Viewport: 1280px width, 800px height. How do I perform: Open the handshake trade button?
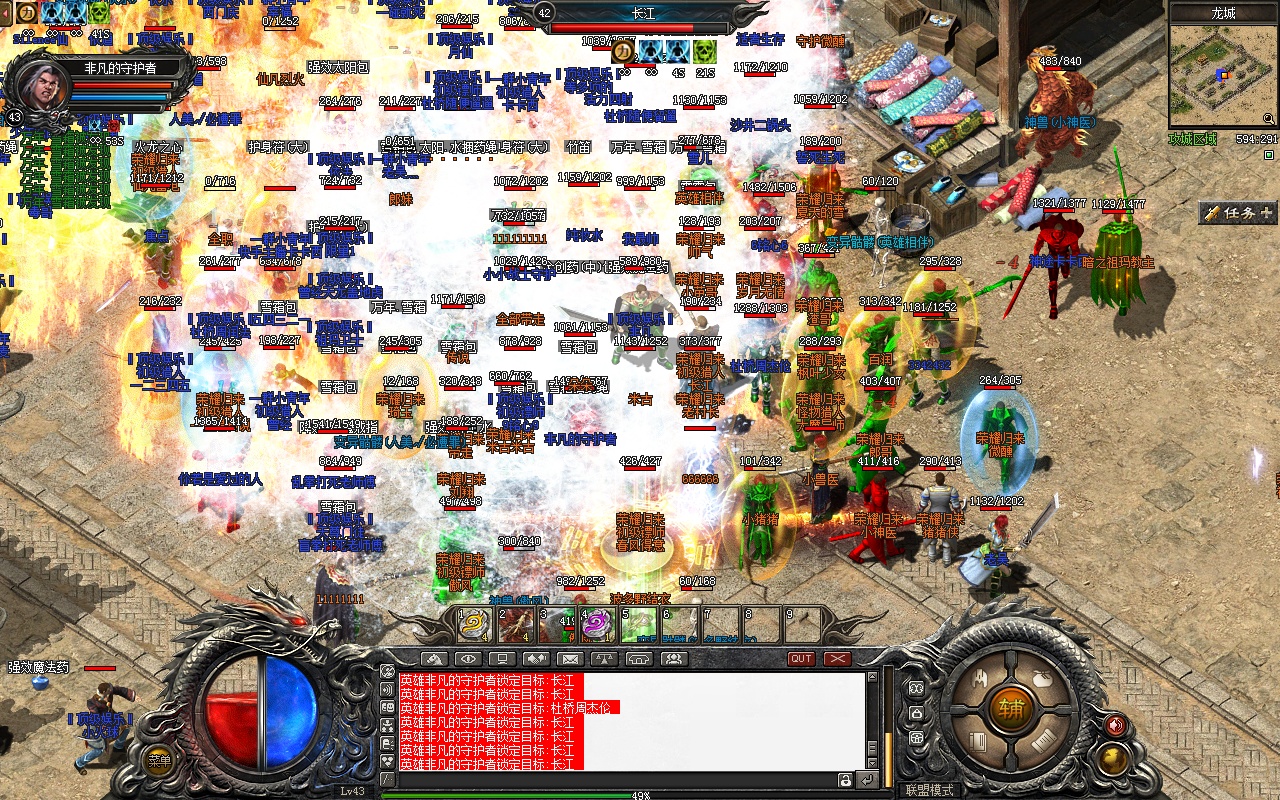click(536, 659)
